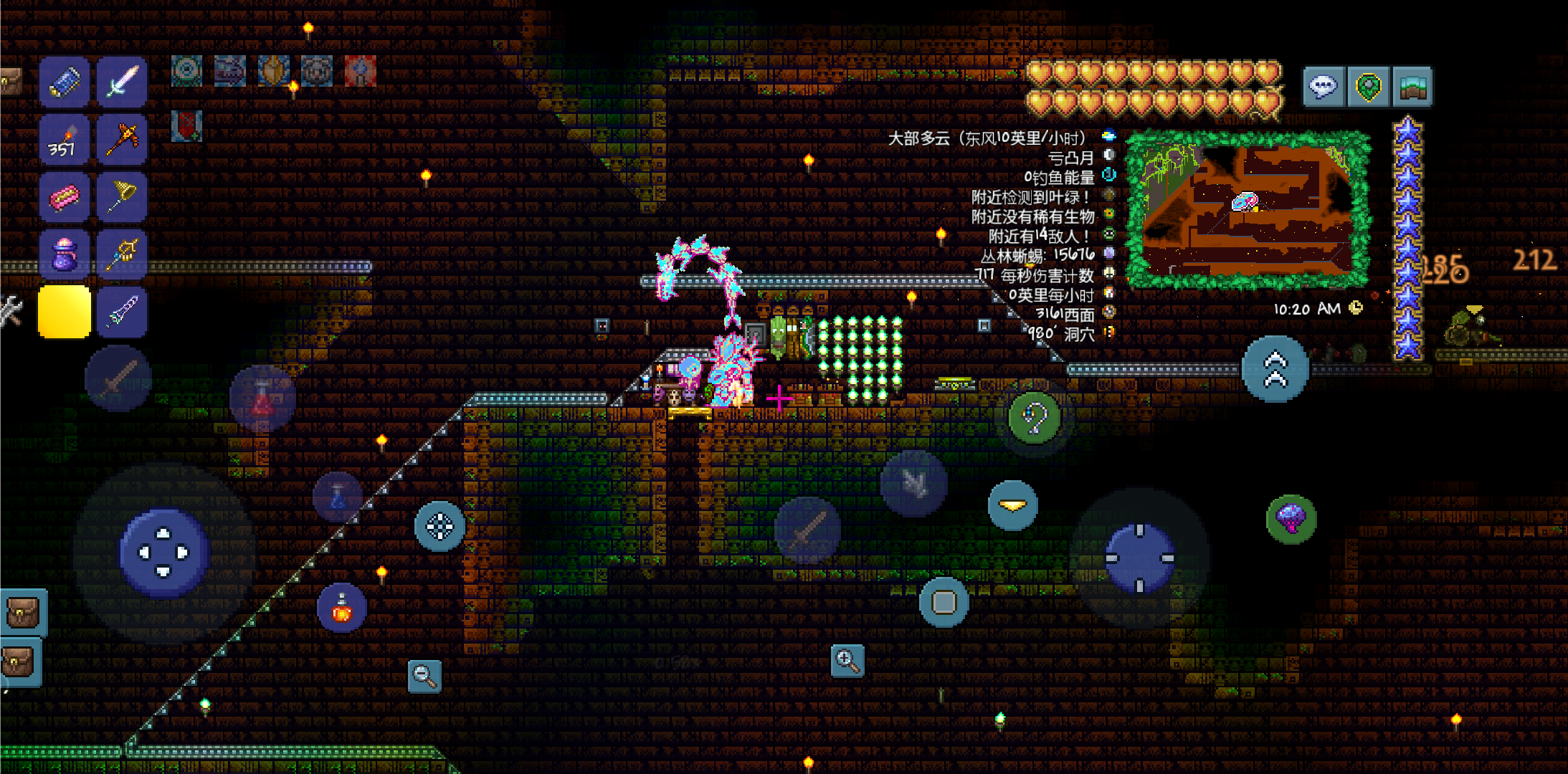Click the zoom-in magnifier button
Image resolution: width=1568 pixels, height=774 pixels.
tap(847, 660)
